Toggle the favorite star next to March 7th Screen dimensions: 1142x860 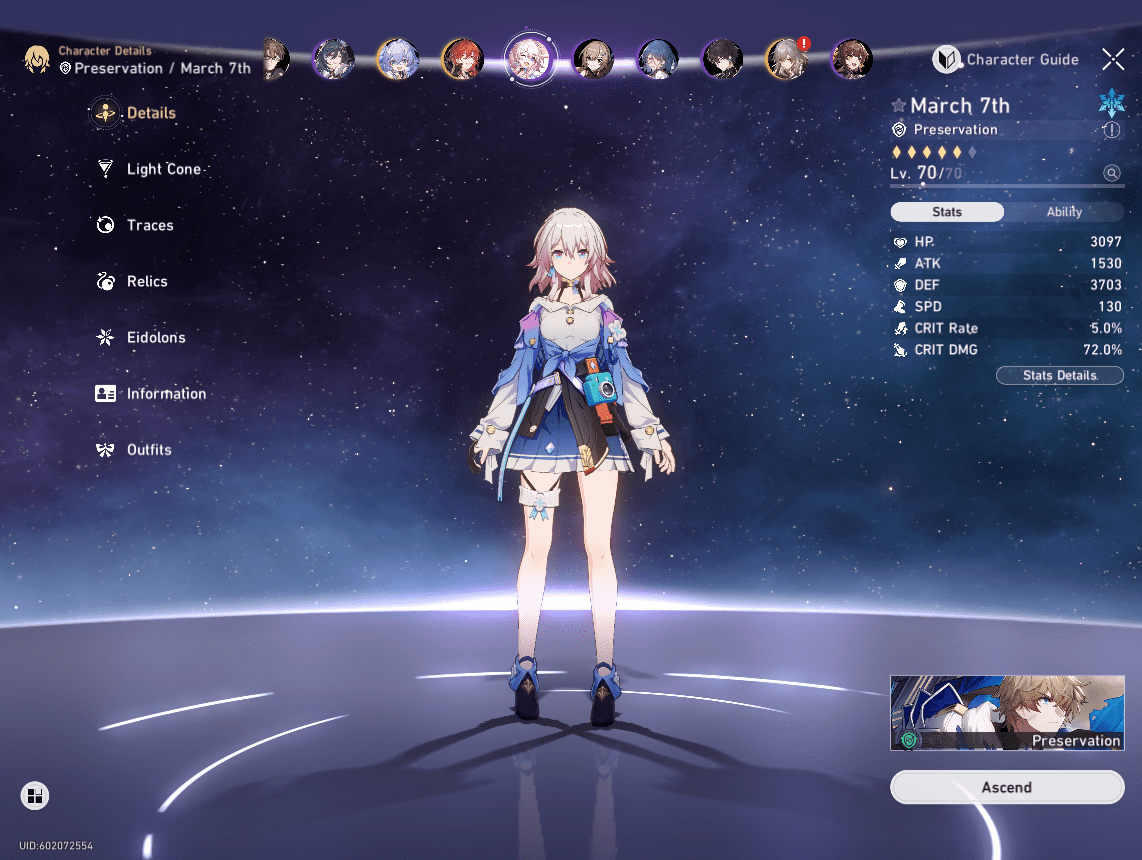pyautogui.click(x=899, y=106)
